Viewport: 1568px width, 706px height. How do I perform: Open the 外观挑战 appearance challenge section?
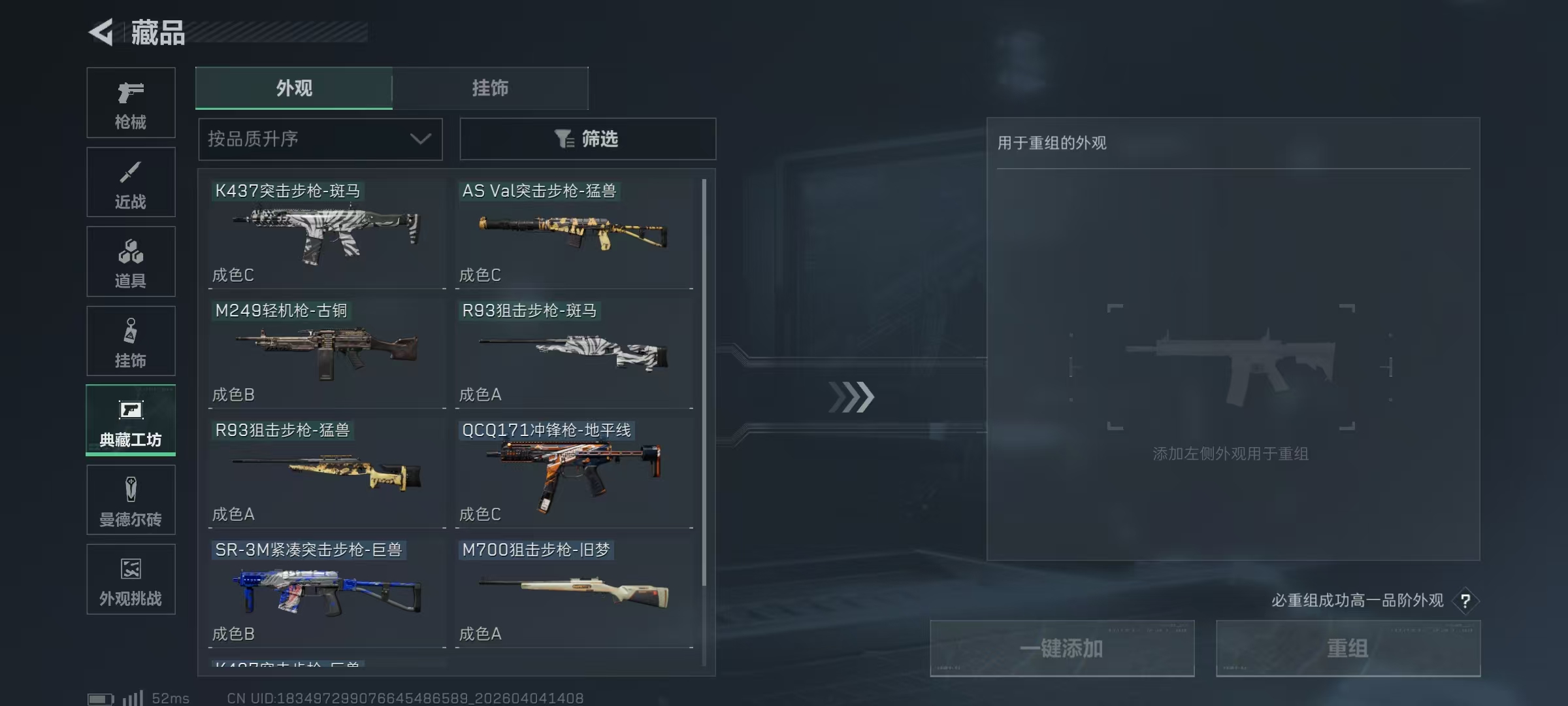point(131,579)
